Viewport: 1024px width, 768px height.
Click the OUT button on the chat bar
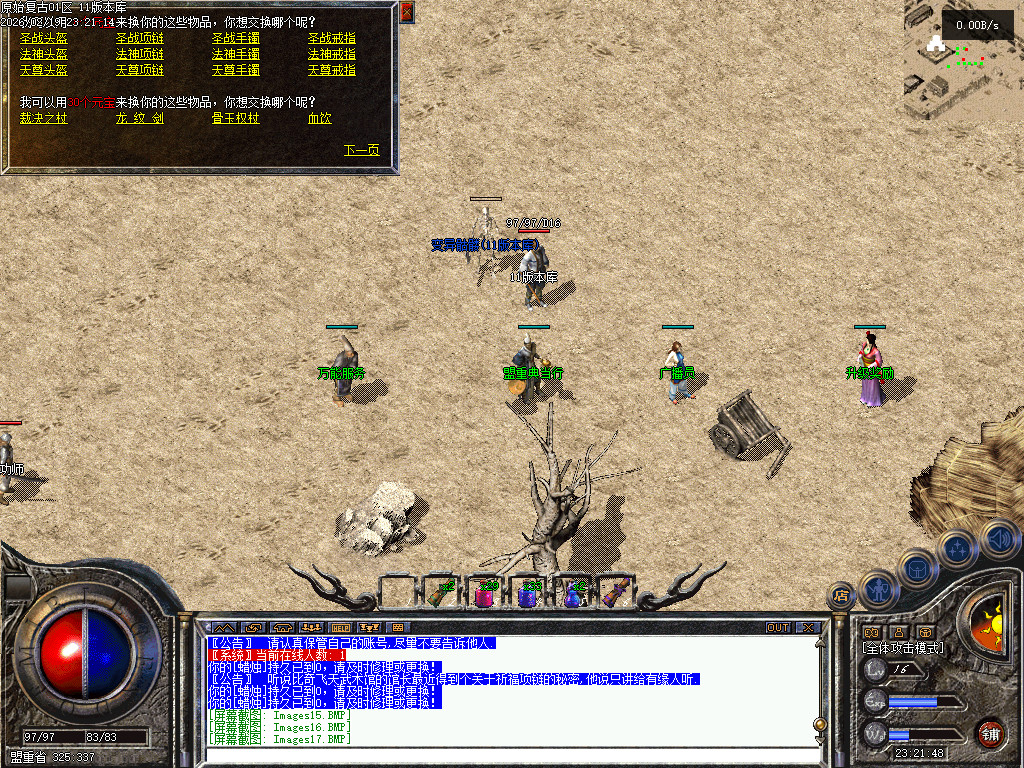tap(778, 628)
